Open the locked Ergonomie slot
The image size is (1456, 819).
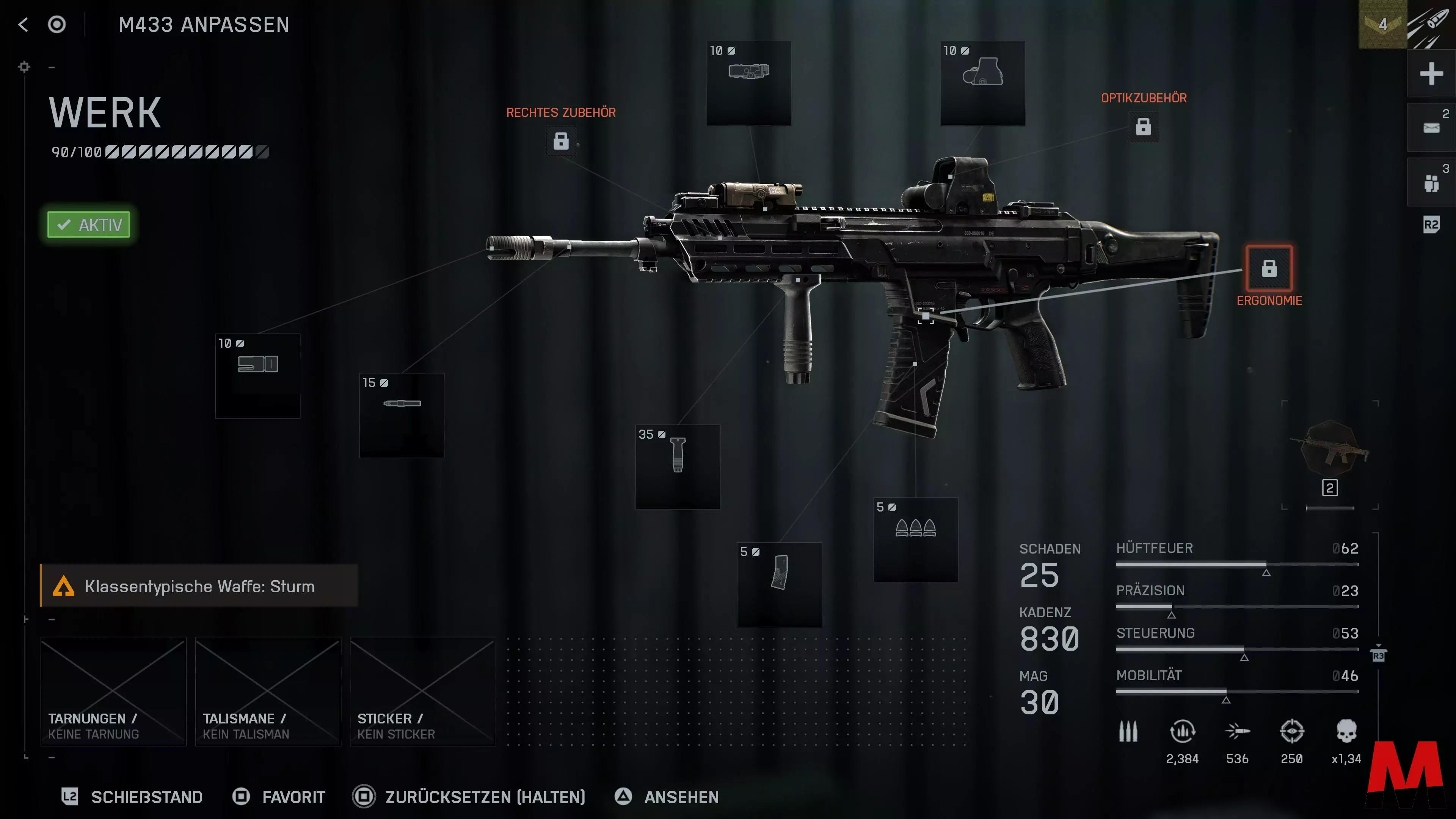(1269, 268)
